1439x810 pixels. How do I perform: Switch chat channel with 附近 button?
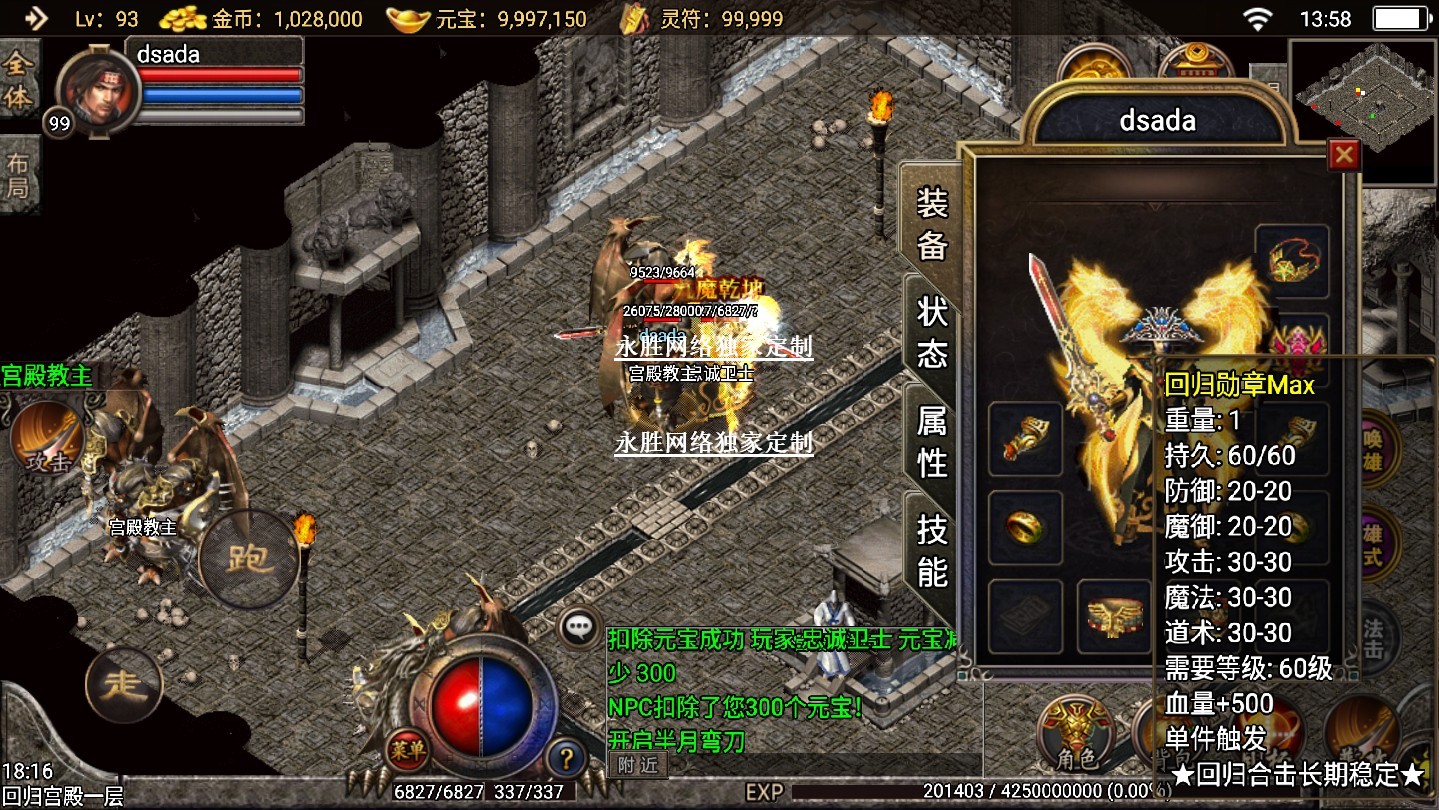637,765
